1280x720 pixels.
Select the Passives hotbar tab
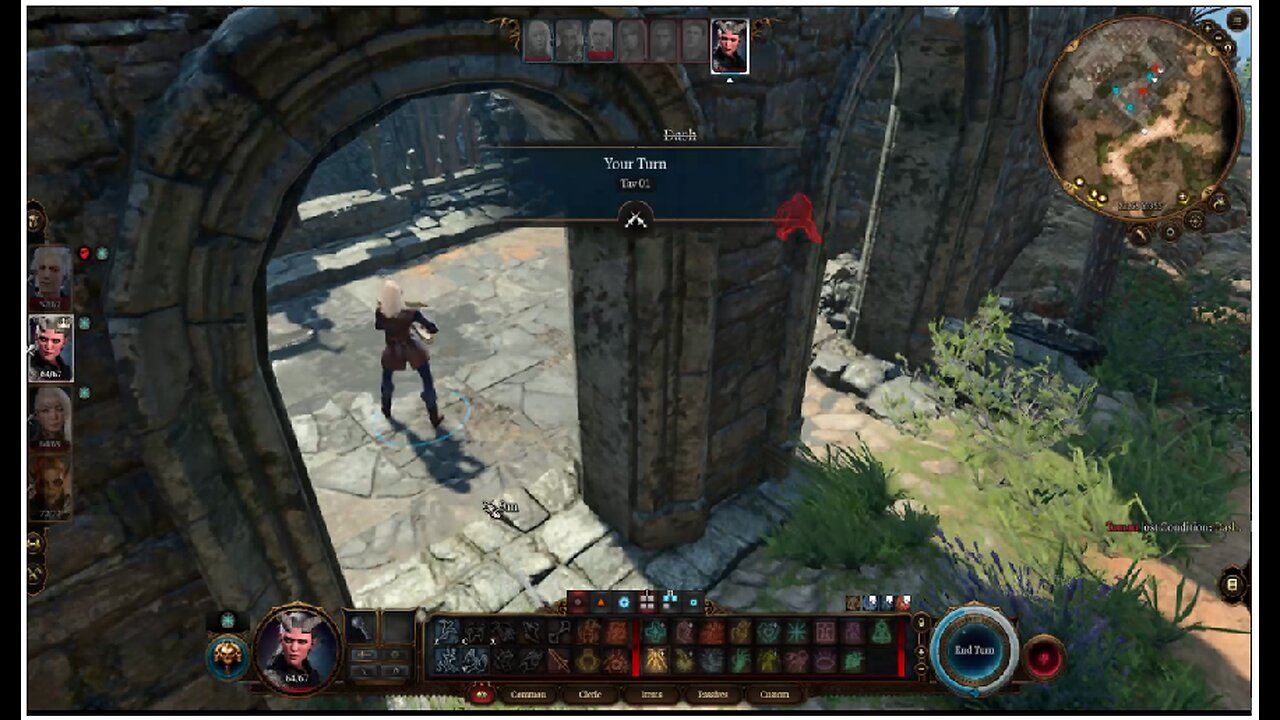pos(712,694)
